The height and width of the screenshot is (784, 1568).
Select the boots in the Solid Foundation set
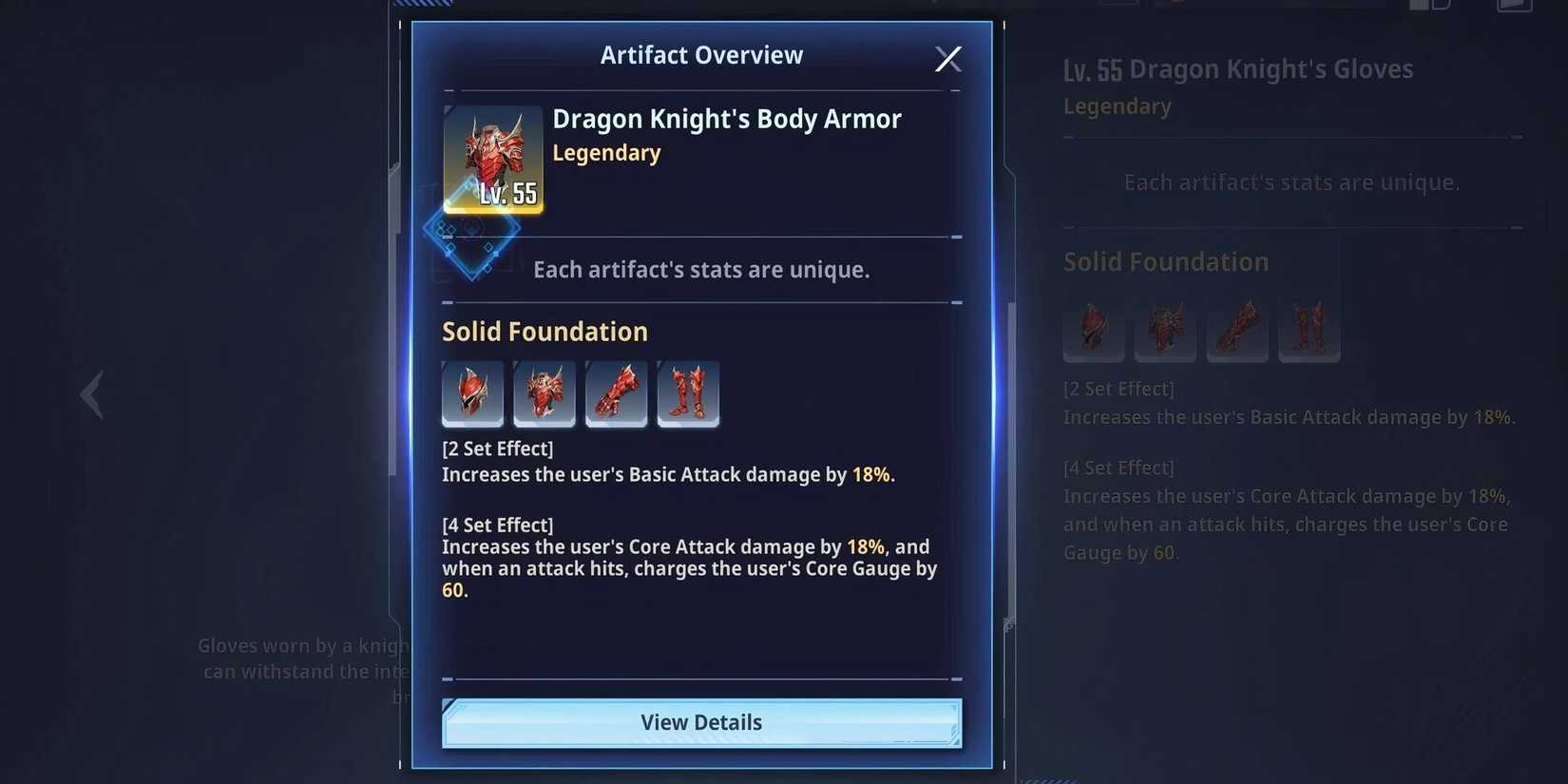point(688,393)
